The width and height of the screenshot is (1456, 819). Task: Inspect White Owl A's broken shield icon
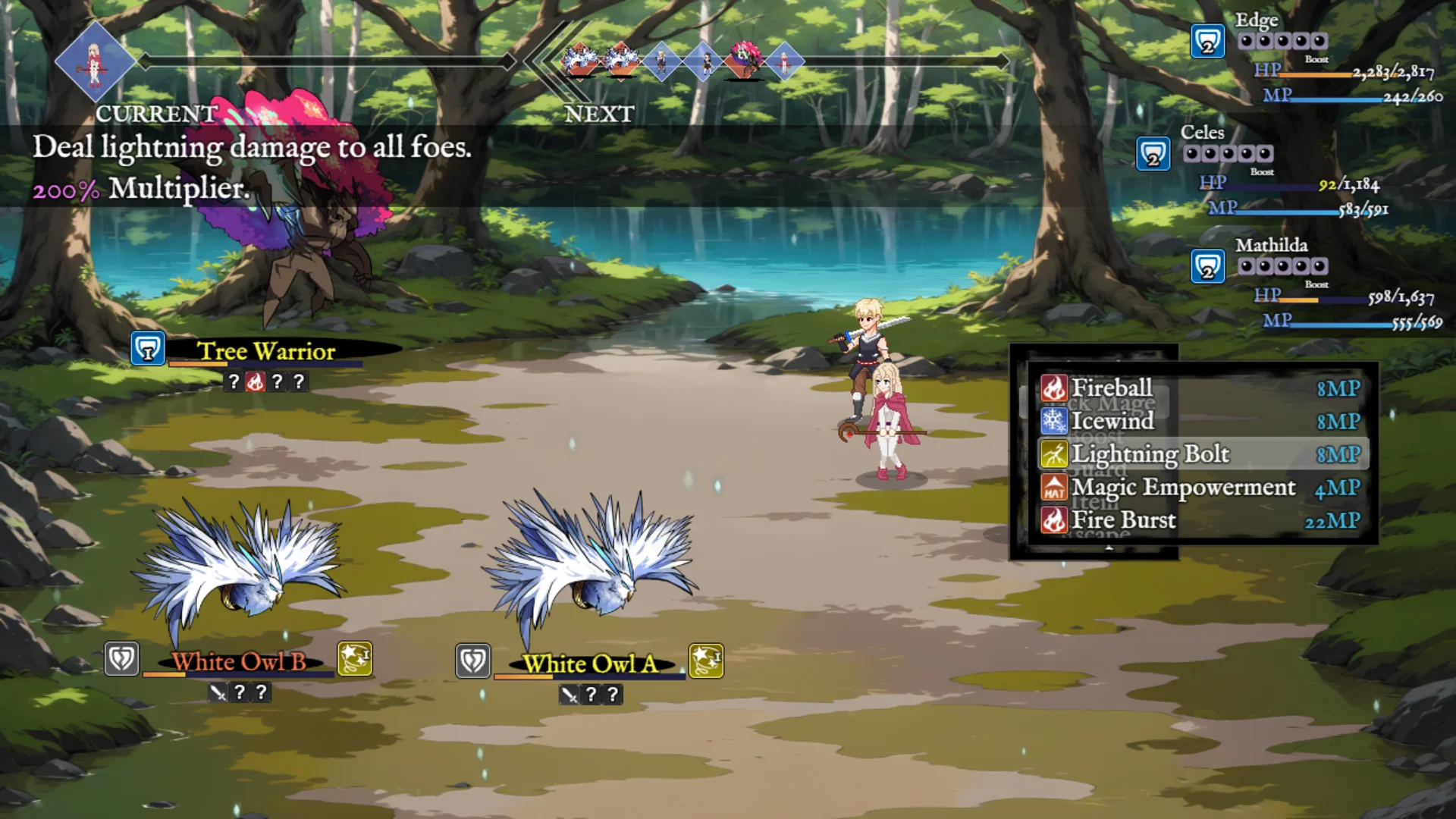473,661
